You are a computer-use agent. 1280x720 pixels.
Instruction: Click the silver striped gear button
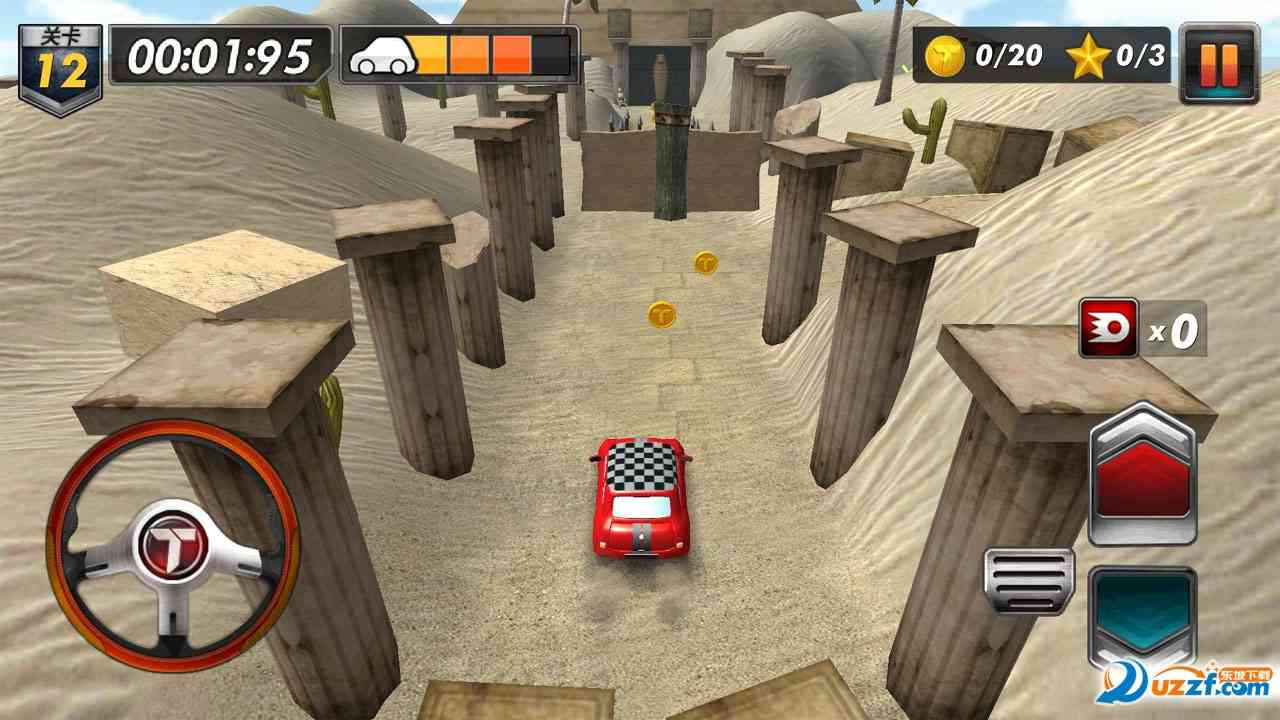point(1028,581)
